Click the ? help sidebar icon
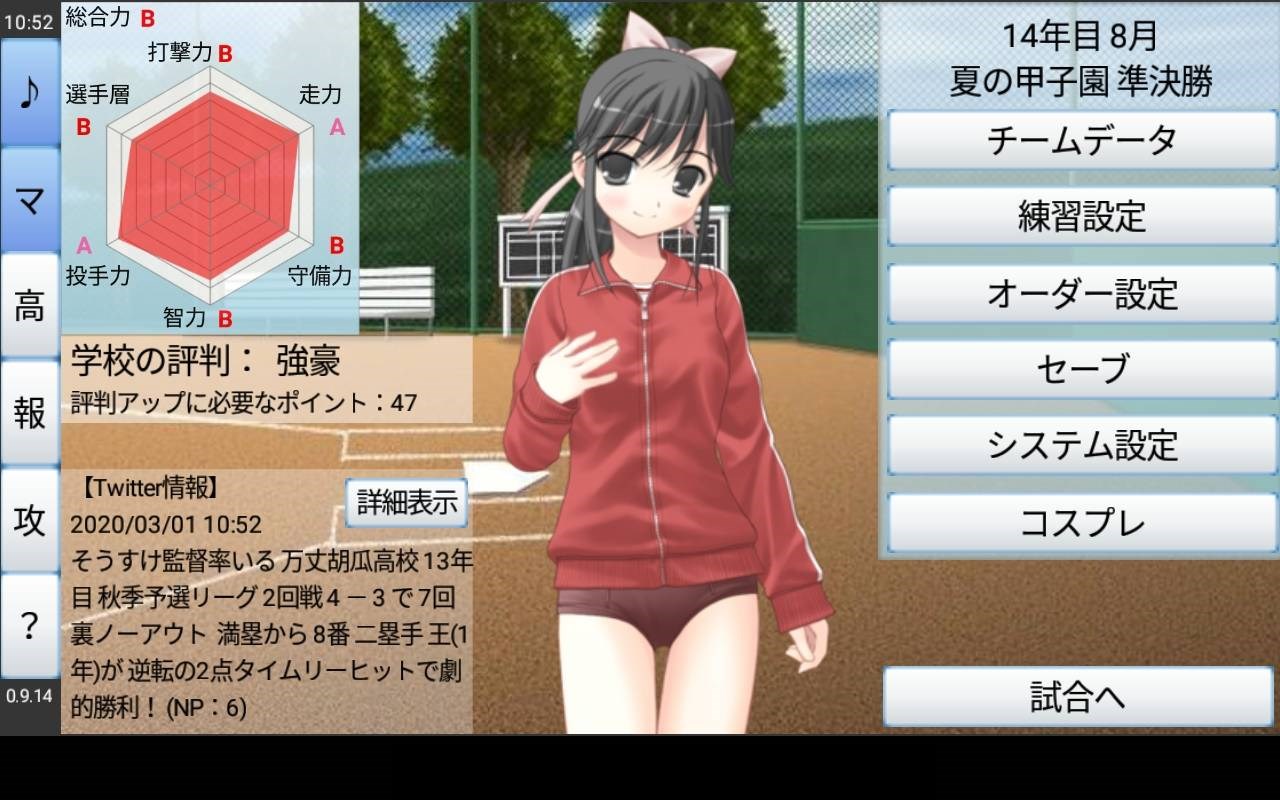The height and width of the screenshot is (800, 1280). pos(27,626)
